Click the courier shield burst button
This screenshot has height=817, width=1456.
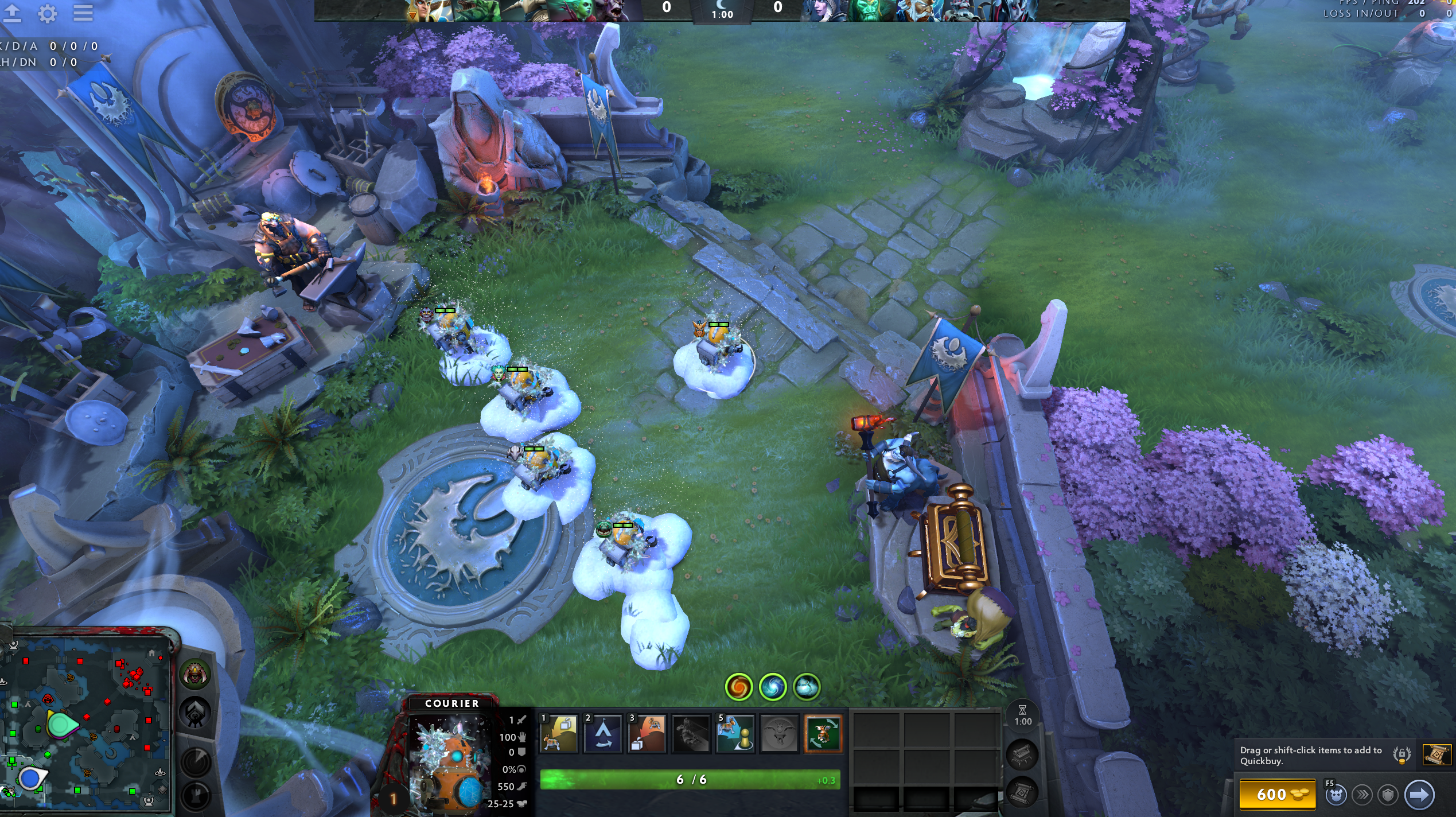(1388, 795)
